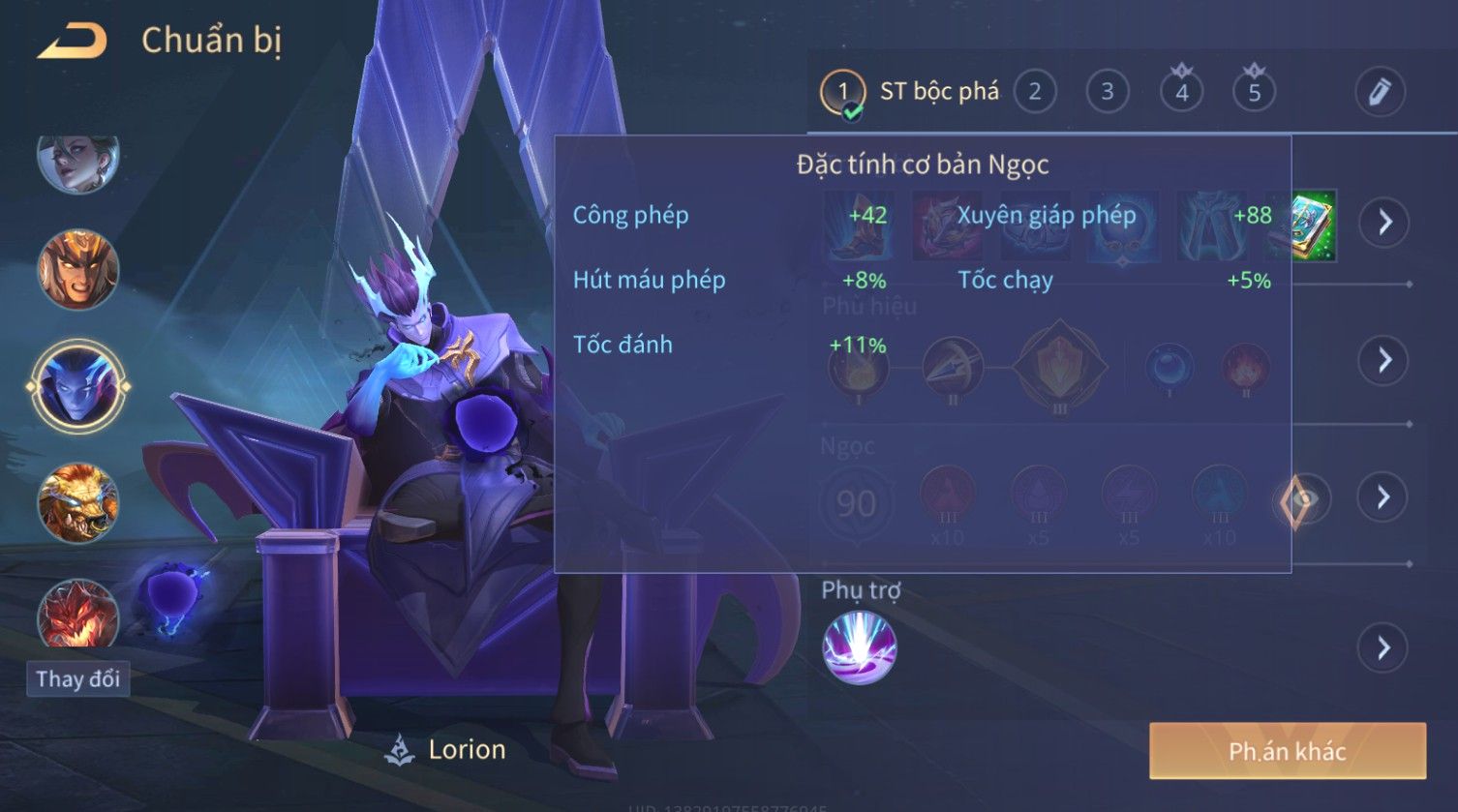This screenshot has height=812, width=1458.
Task: Select the golden-armored warrior hero portrait
Action: pos(77,270)
